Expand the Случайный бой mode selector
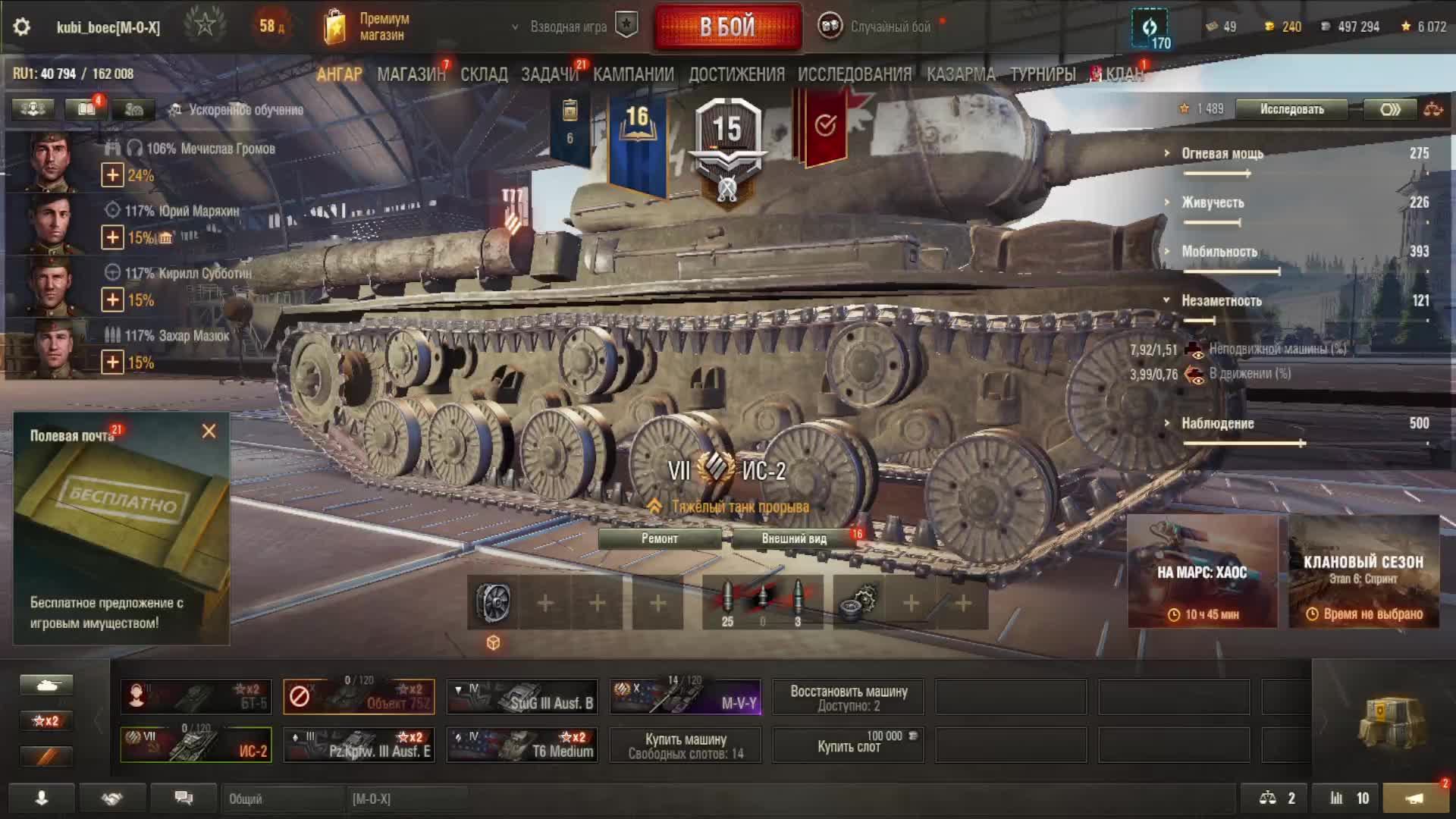 click(x=880, y=27)
